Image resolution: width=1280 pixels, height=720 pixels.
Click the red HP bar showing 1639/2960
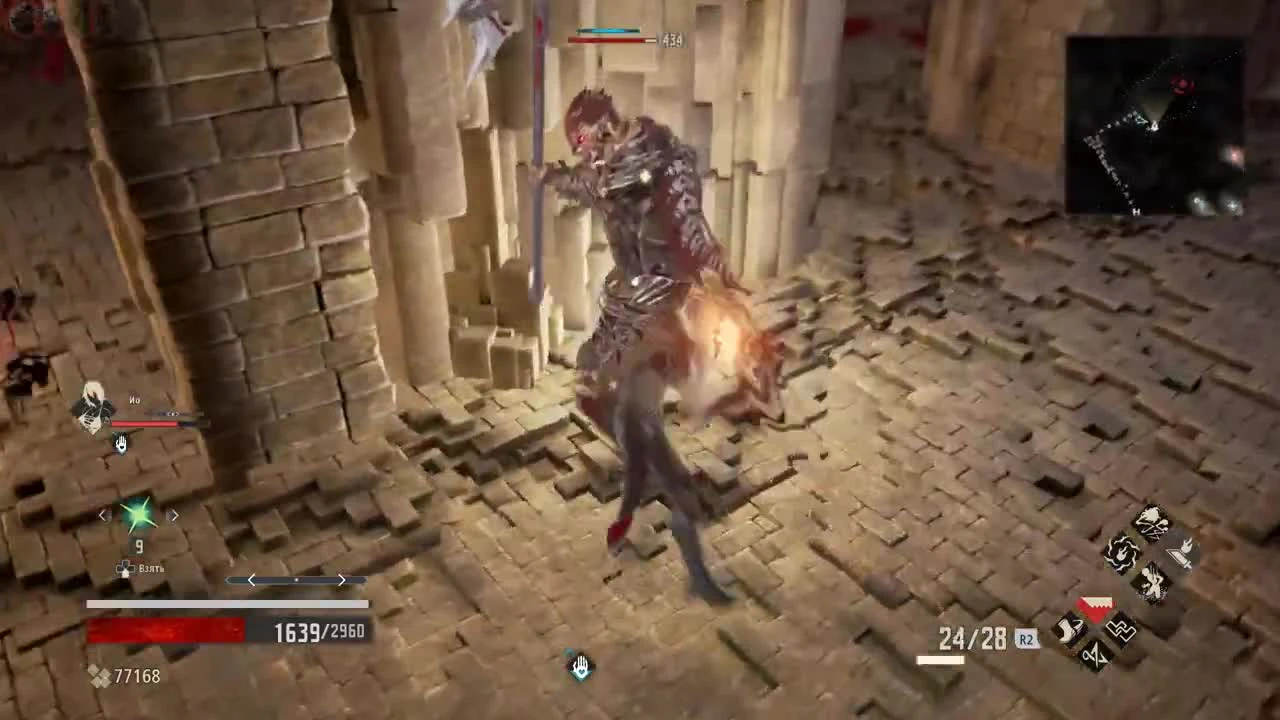coord(165,630)
